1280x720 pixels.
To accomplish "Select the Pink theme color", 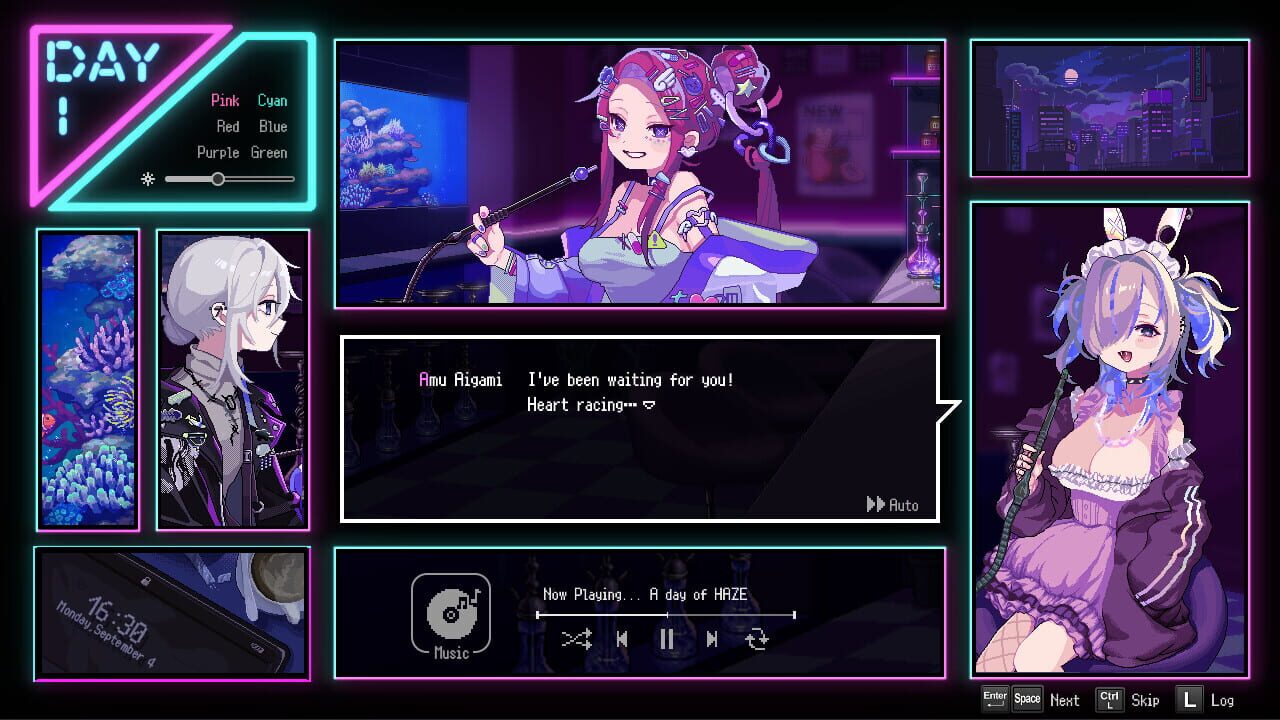I will click(225, 100).
